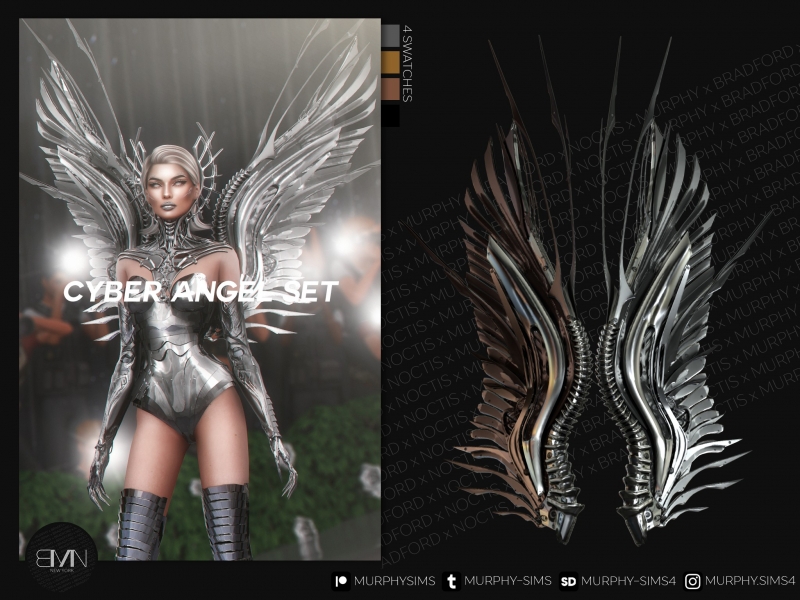800x600 pixels.
Task: Open the Cyber Angel Set preview image
Action: [x=200, y=288]
